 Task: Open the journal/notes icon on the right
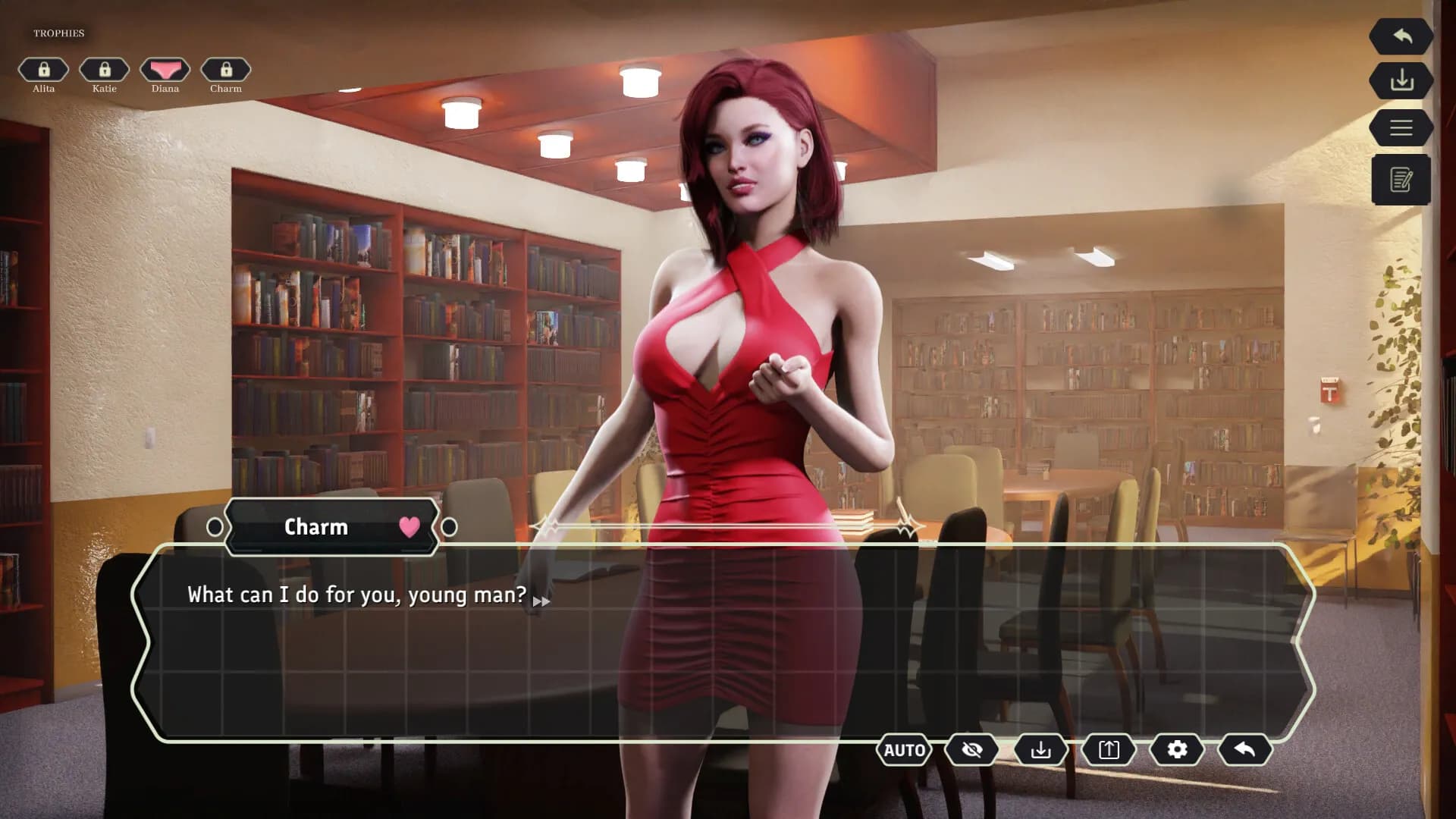pyautogui.click(x=1401, y=180)
